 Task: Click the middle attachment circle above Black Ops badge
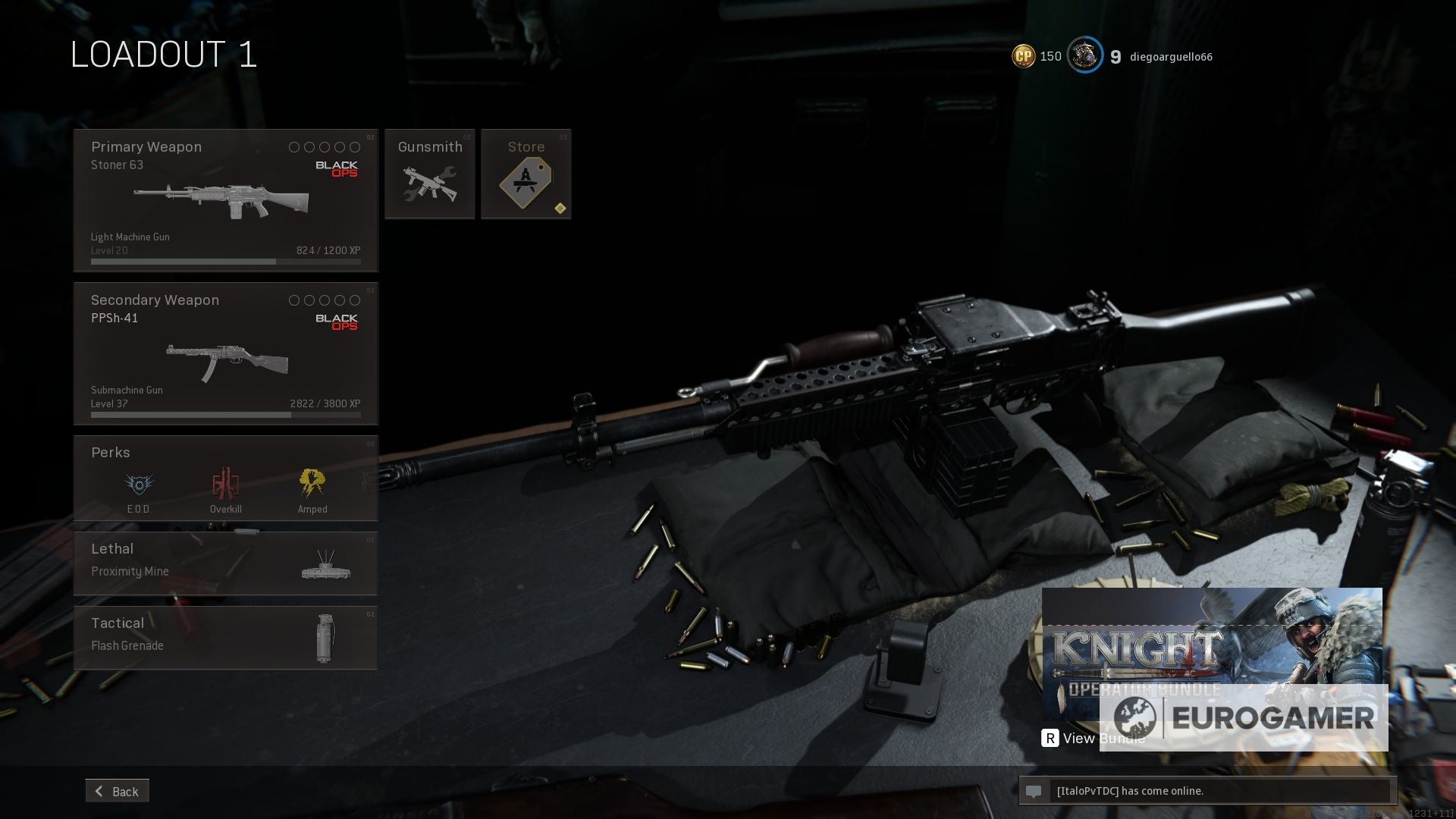(x=324, y=147)
